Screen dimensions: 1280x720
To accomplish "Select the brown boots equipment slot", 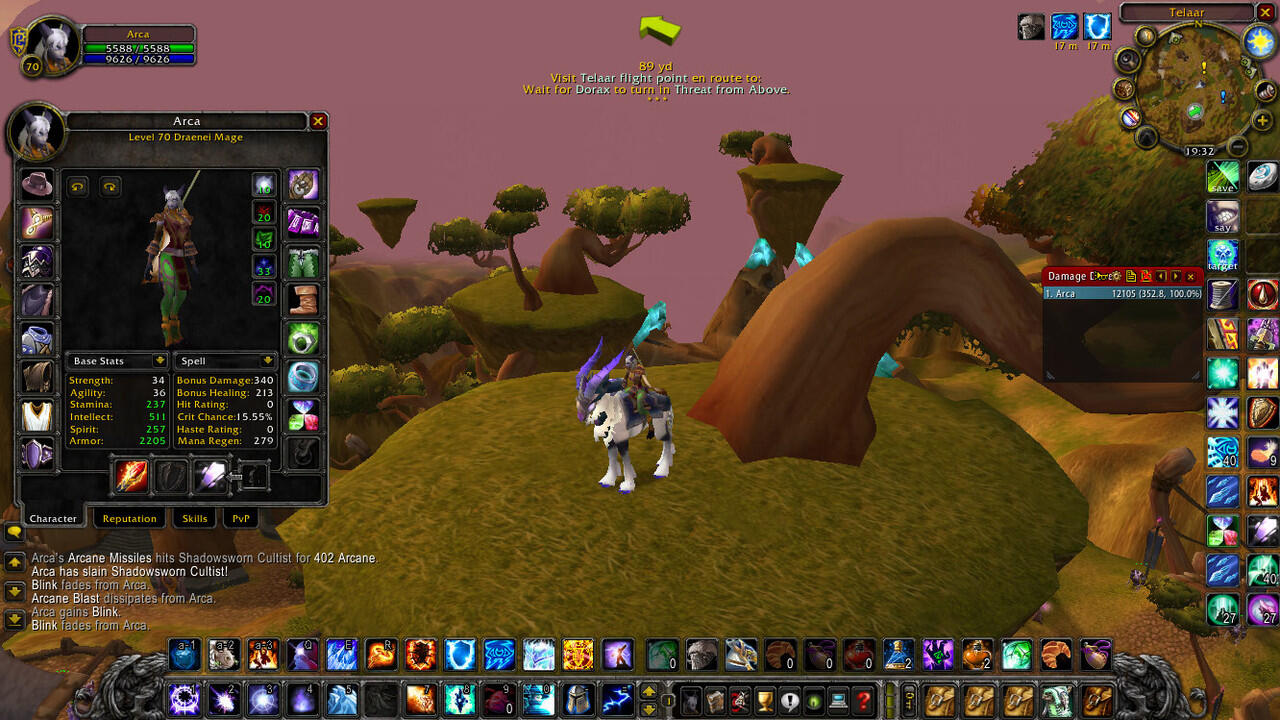I will pyautogui.click(x=303, y=299).
